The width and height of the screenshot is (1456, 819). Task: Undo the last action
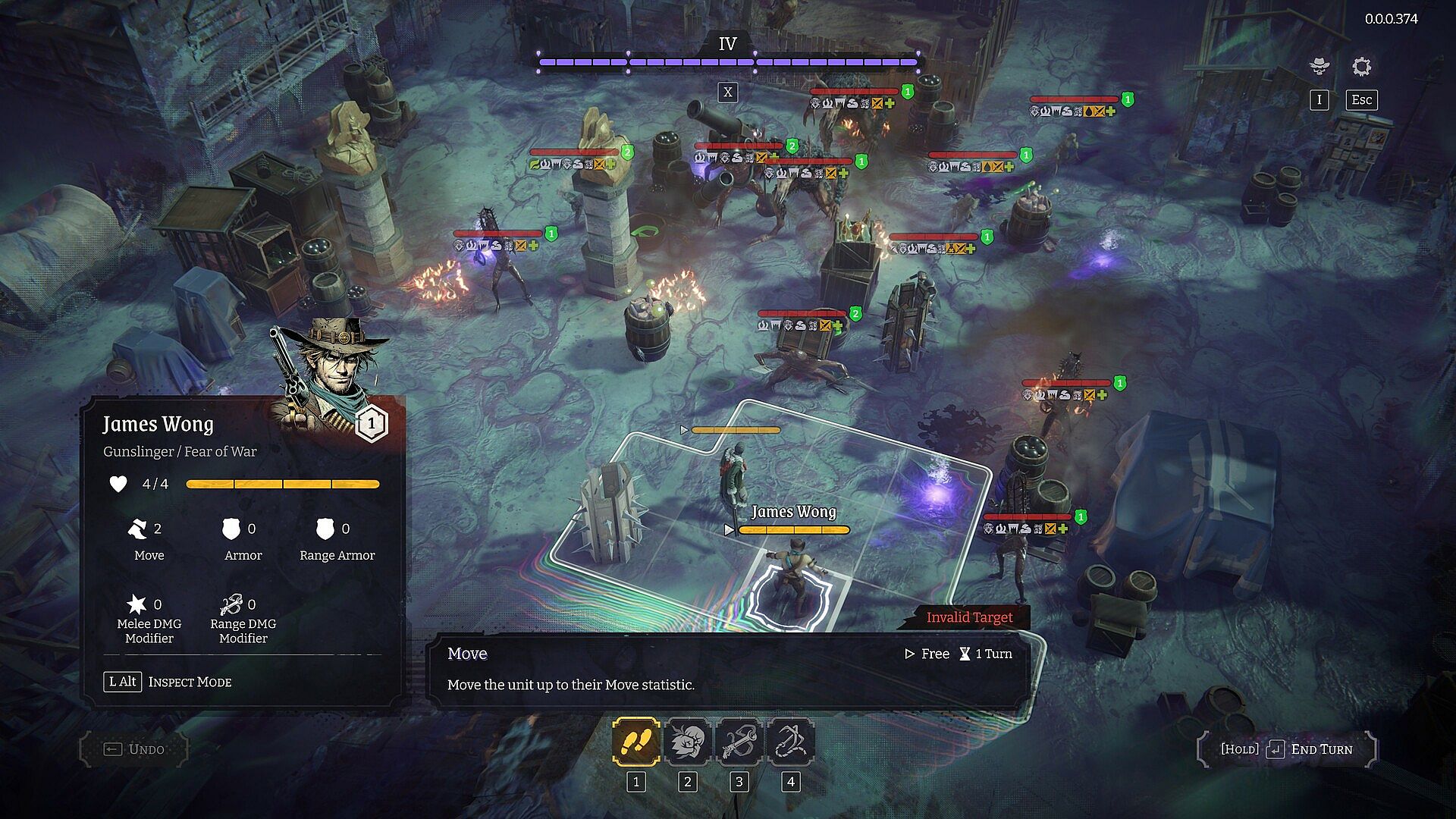[134, 749]
